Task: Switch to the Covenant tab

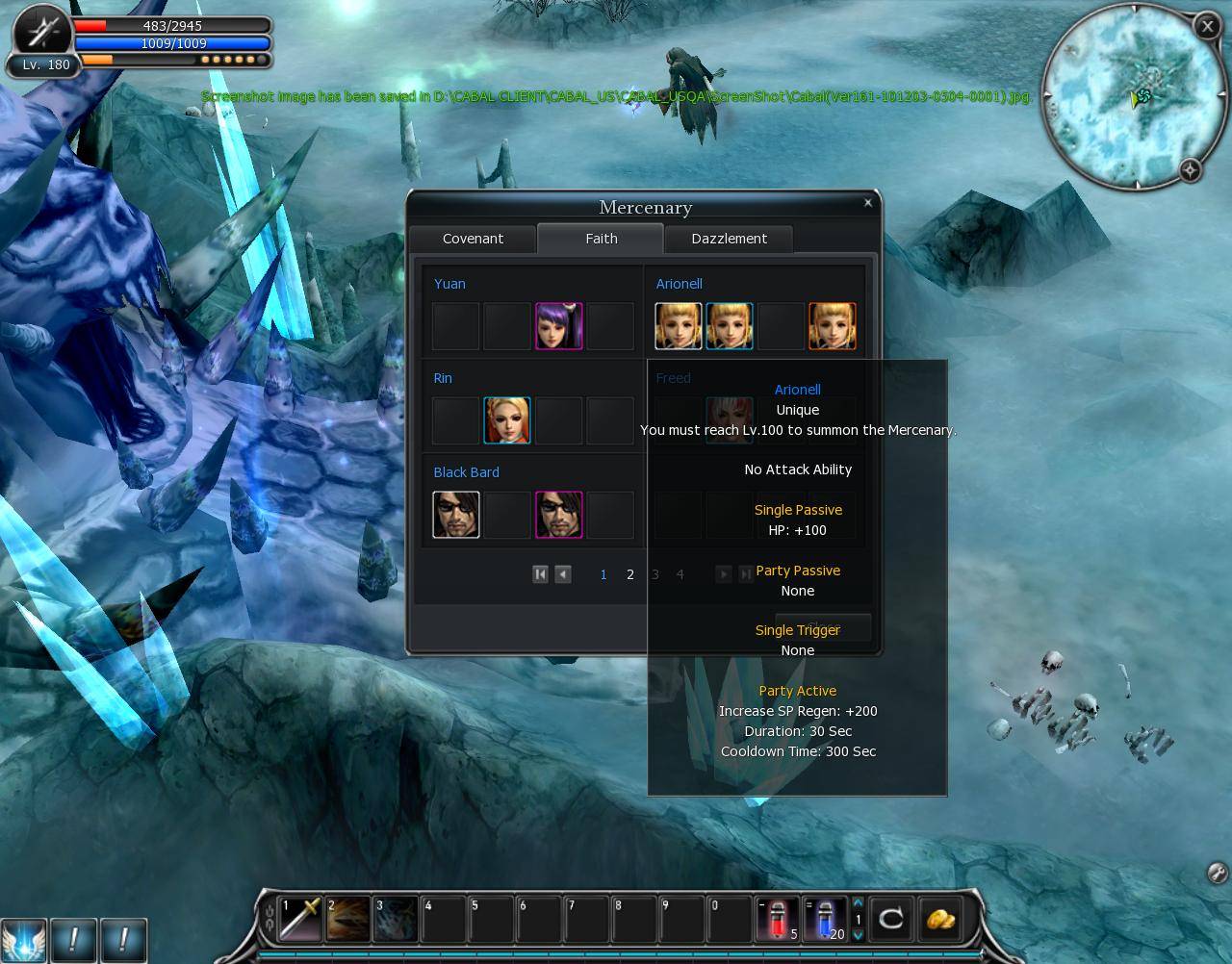Action: (473, 239)
